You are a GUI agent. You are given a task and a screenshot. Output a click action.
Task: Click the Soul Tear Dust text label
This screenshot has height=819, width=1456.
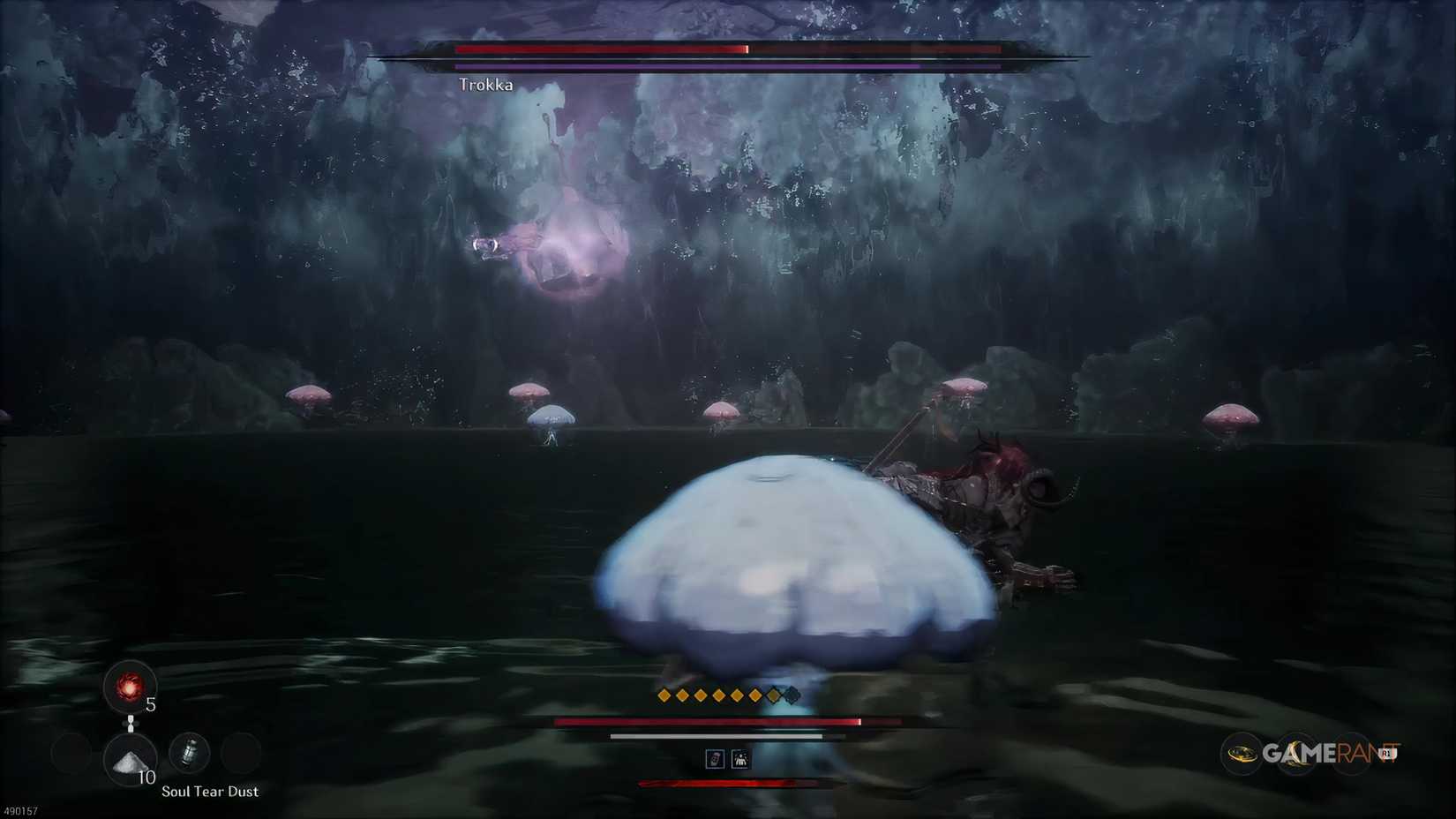[x=210, y=792]
